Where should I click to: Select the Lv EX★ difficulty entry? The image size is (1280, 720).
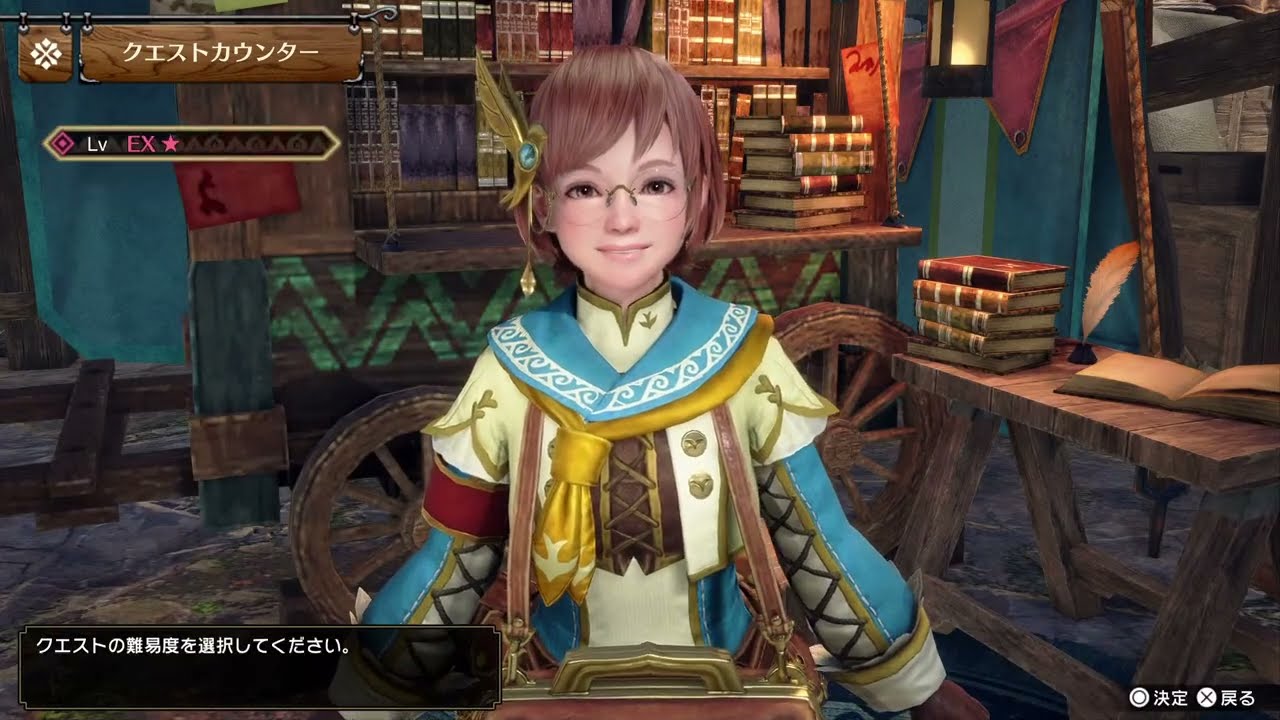192,144
